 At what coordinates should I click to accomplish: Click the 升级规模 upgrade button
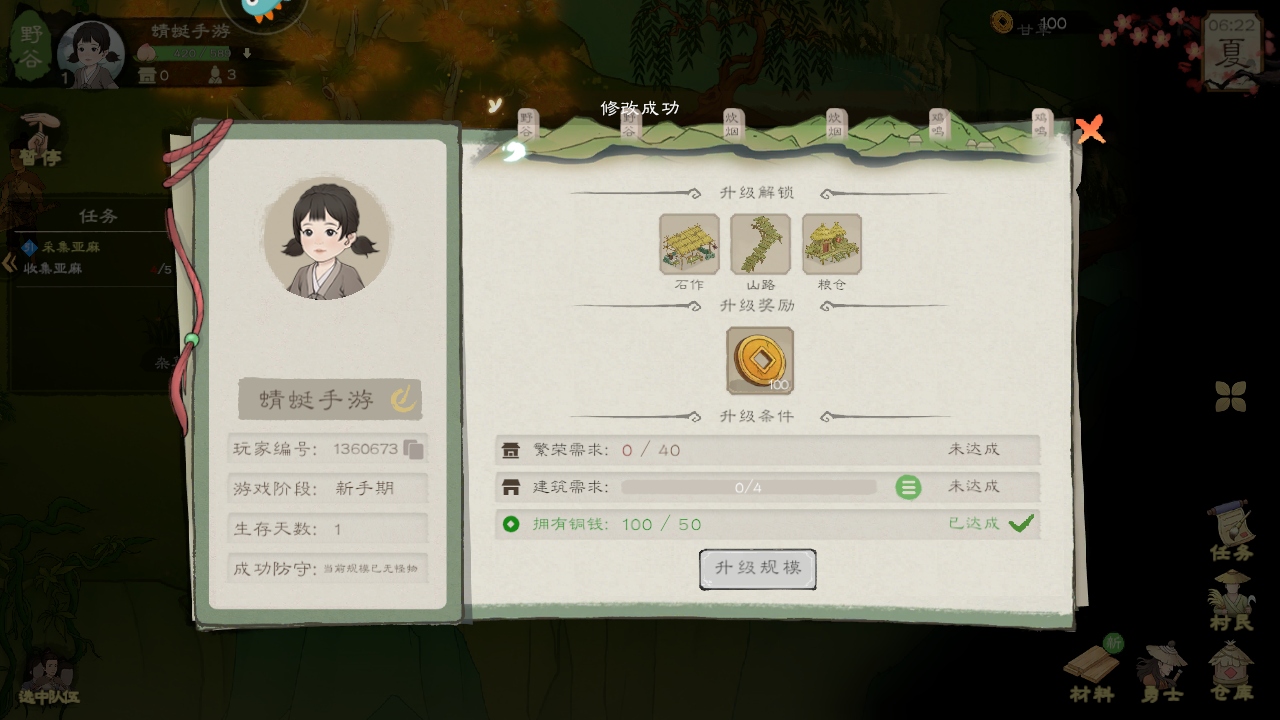[757, 569]
